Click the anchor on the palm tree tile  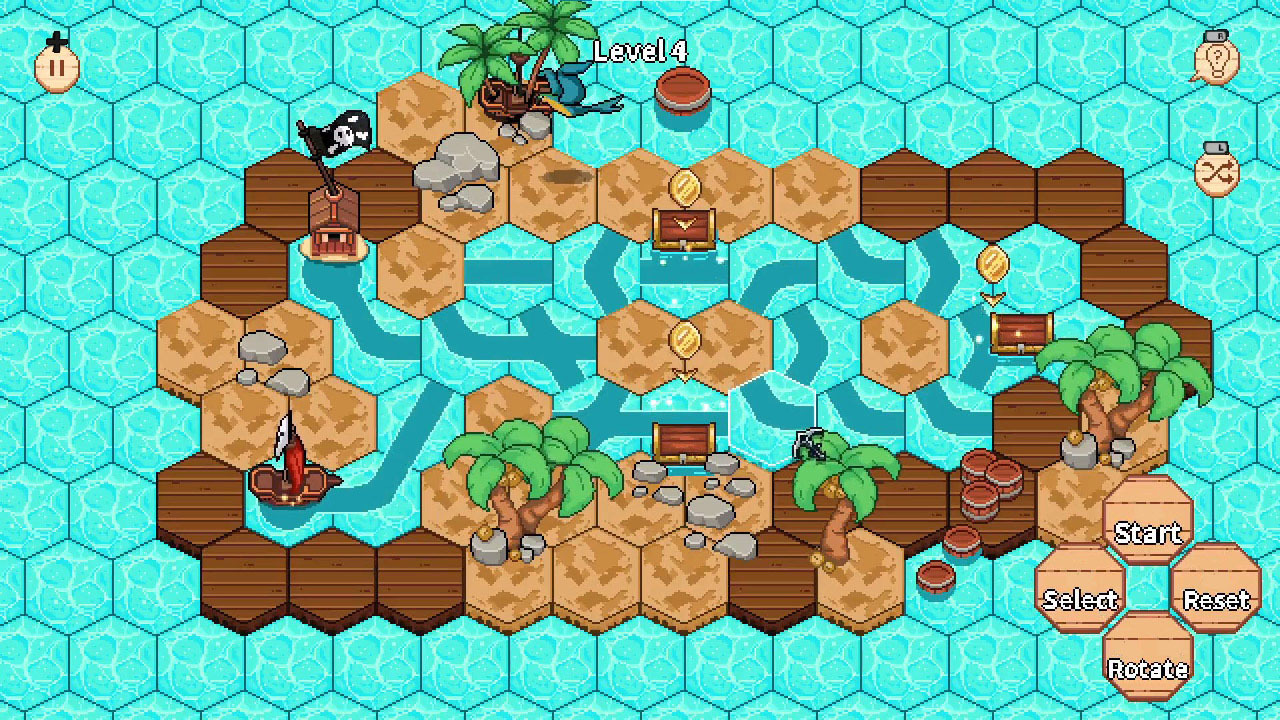810,443
